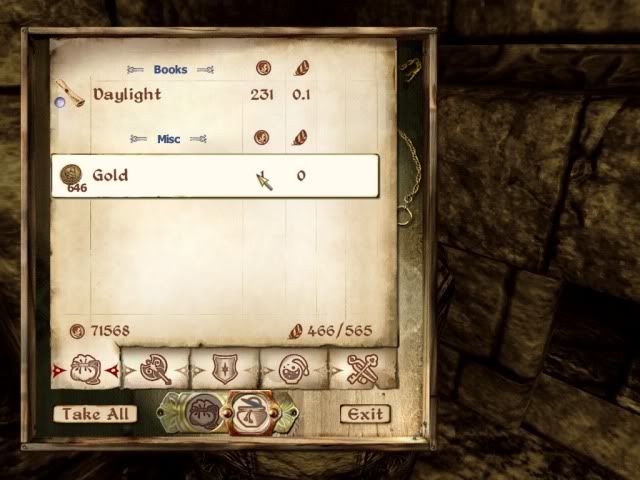This screenshot has width=640, height=480.
Task: Switch to the container sack view
Action: tap(201, 412)
